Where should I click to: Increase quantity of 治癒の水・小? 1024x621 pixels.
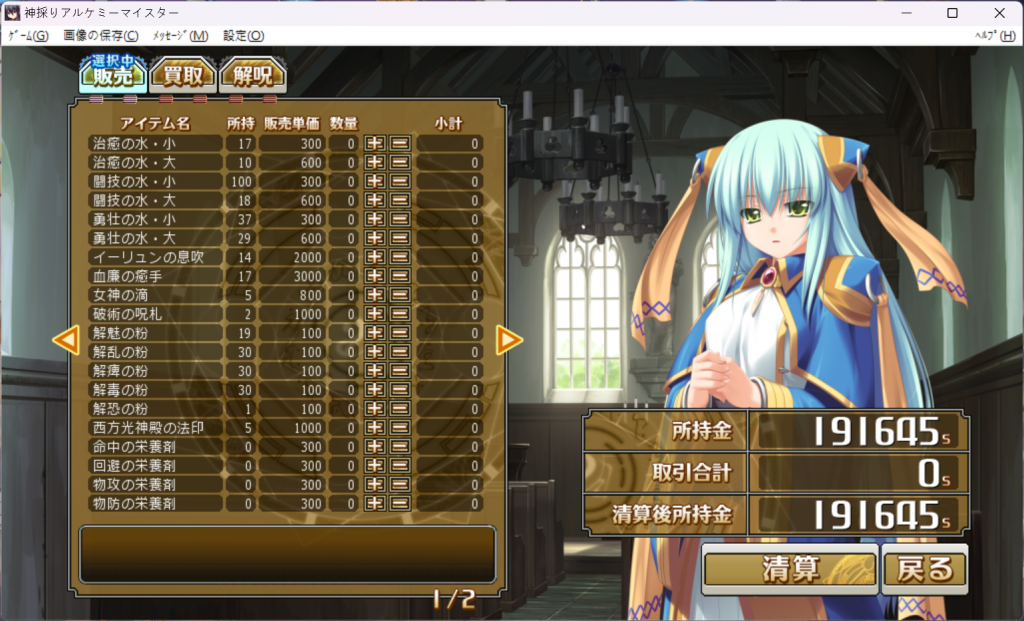[x=375, y=144]
